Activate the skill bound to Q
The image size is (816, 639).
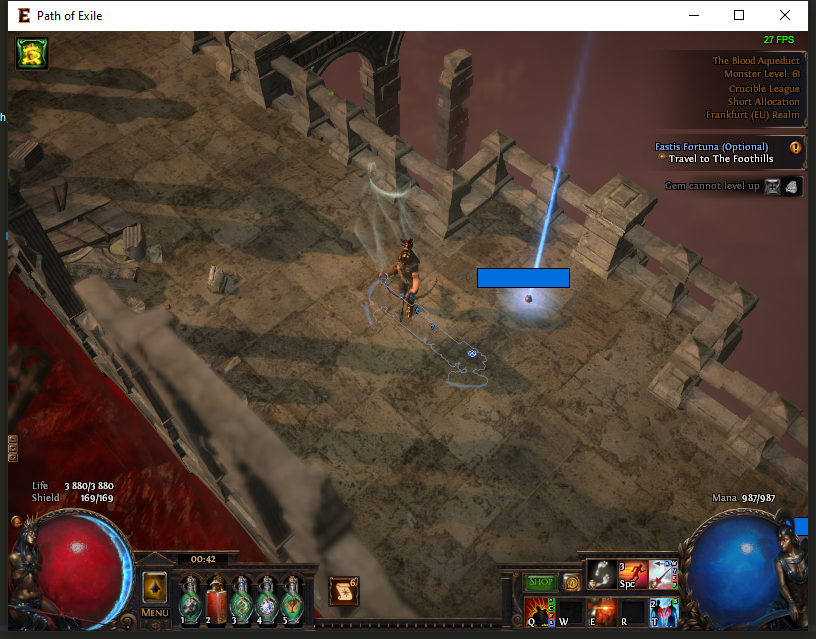[x=539, y=610]
